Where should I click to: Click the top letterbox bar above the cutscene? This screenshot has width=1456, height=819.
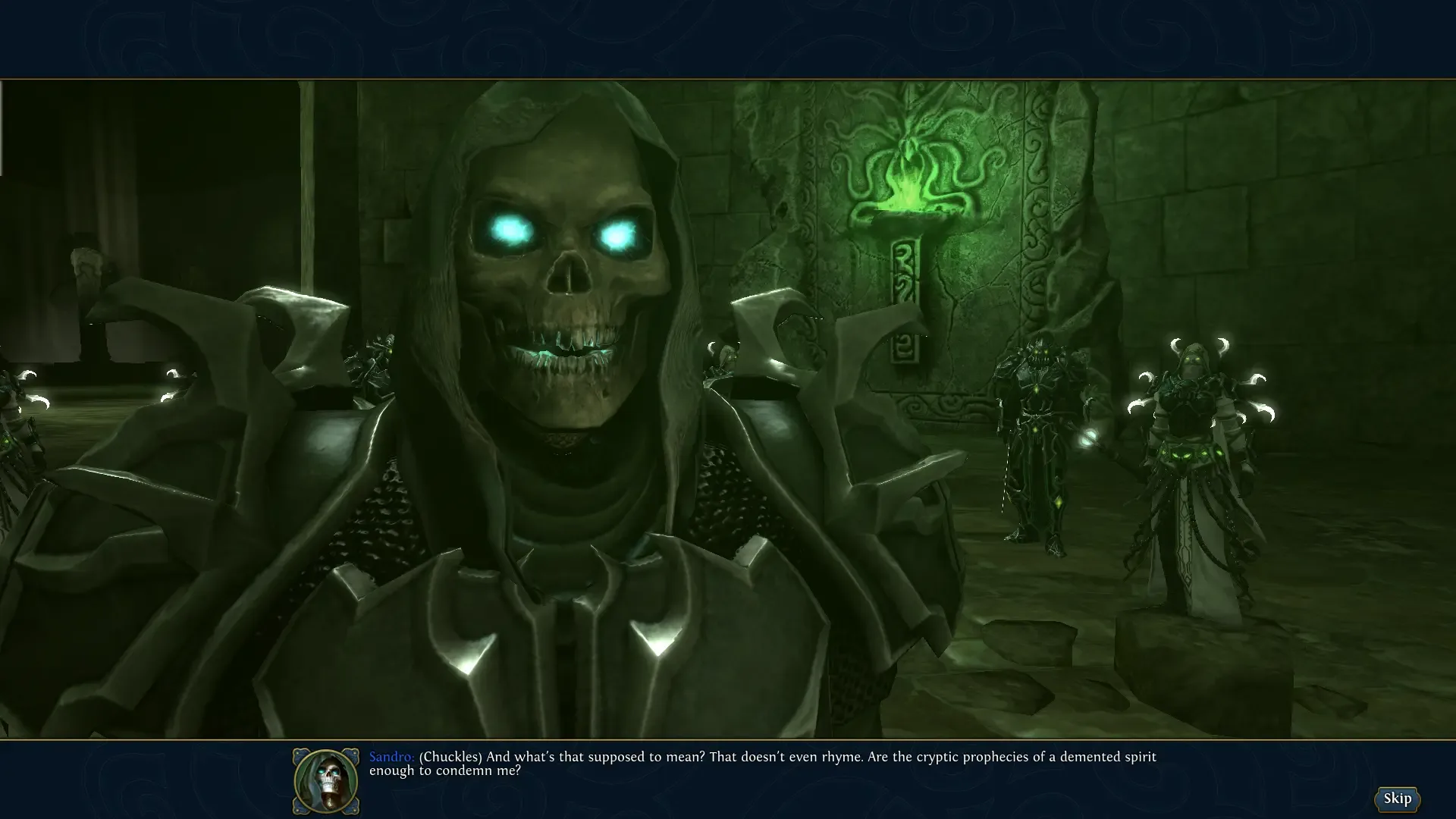pyautogui.click(x=728, y=38)
